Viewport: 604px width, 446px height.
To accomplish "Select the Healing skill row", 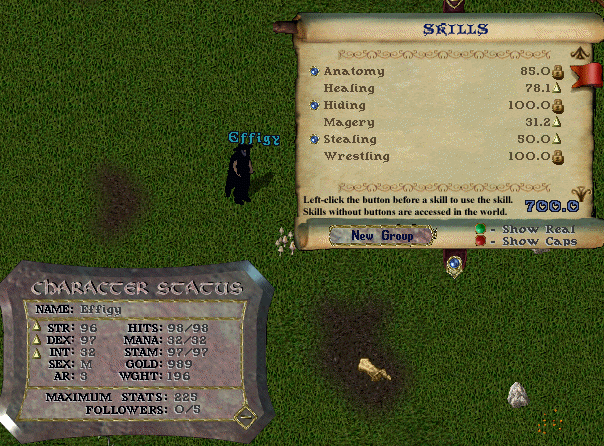I will (x=350, y=89).
